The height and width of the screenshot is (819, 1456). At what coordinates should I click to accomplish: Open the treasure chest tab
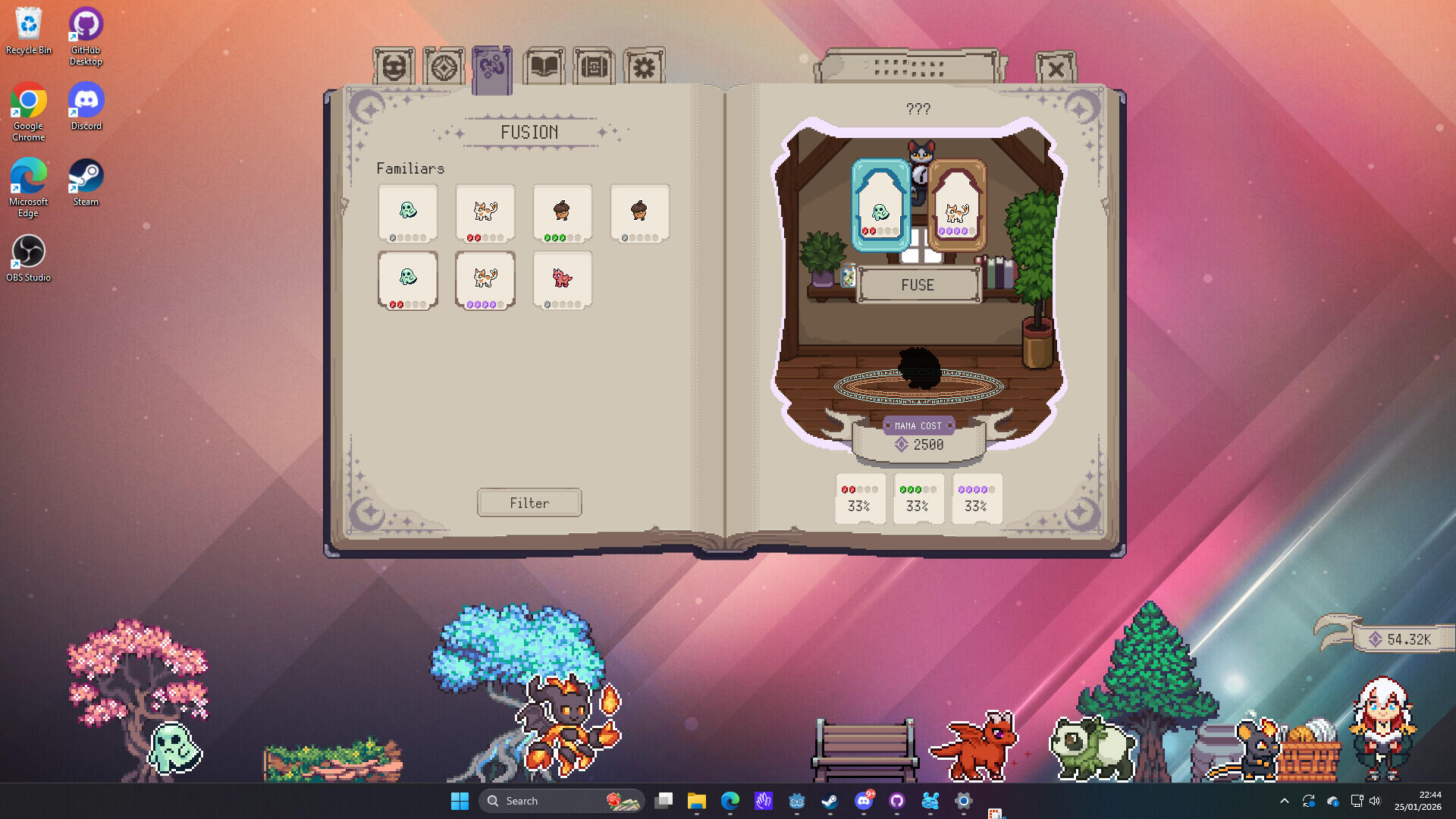coord(594,67)
